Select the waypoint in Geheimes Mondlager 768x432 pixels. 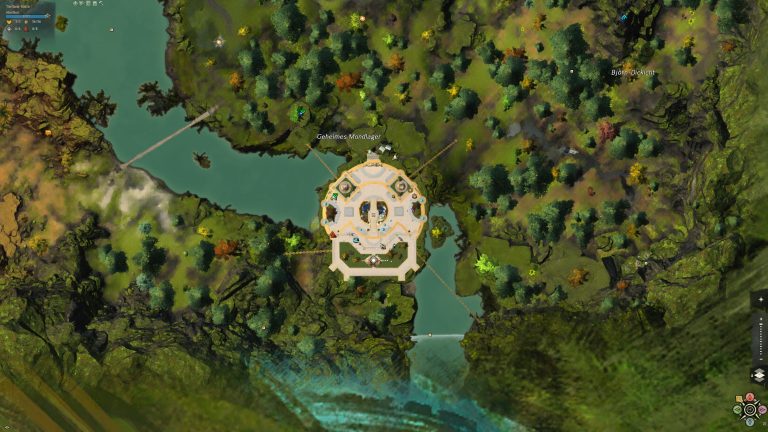(373, 260)
